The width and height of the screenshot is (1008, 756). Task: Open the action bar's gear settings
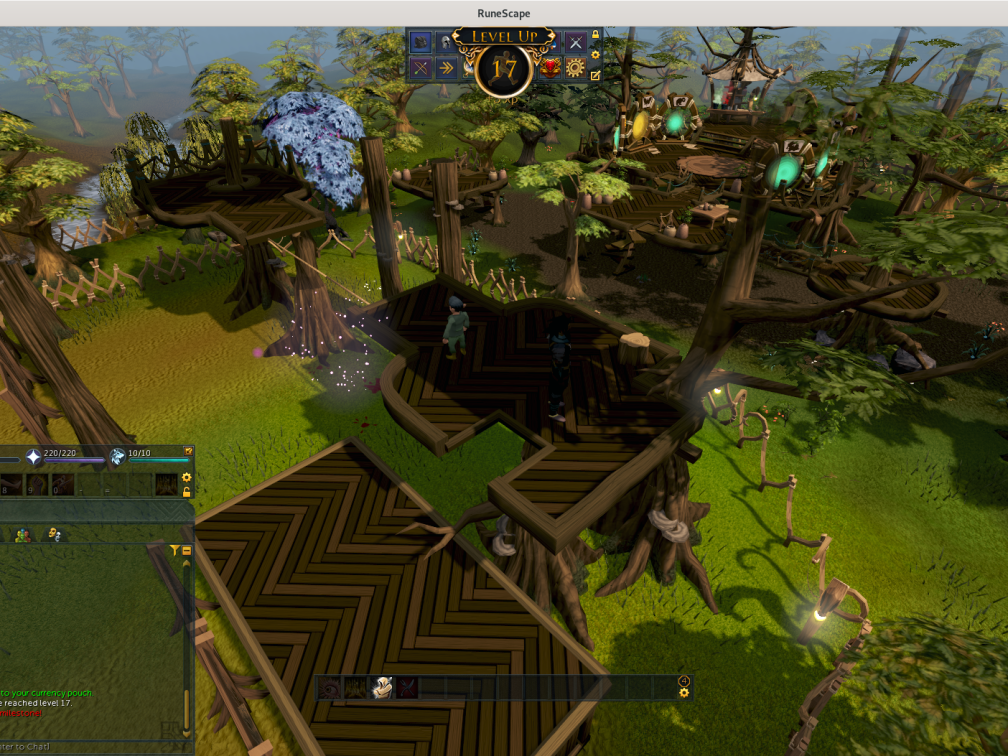(187, 478)
